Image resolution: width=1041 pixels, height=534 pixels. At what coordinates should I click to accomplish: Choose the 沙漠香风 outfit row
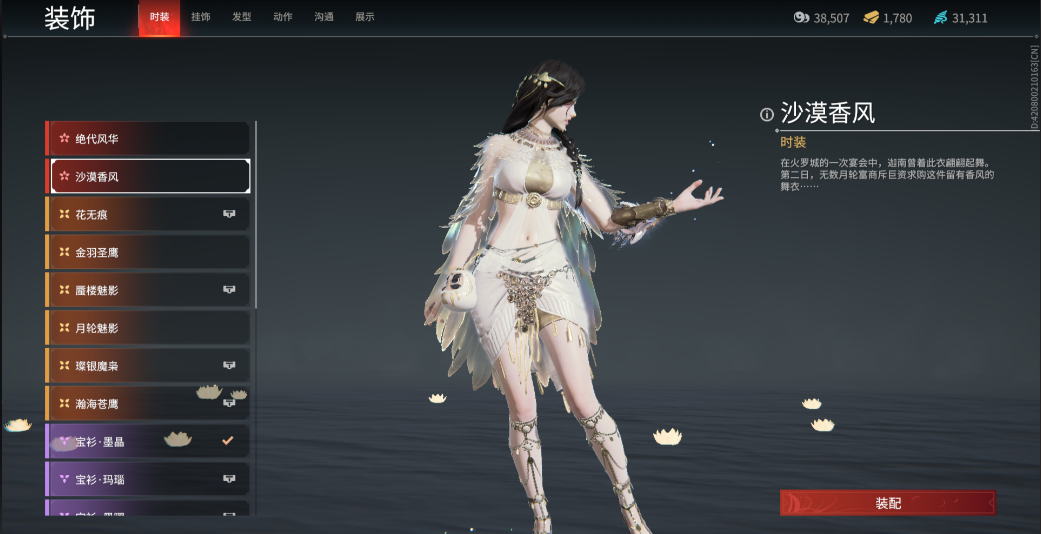(148, 176)
